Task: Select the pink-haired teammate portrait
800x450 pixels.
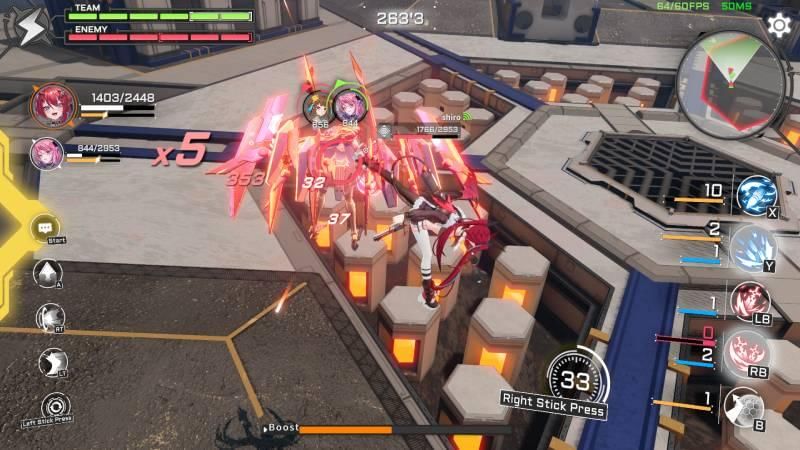Action: point(46,152)
